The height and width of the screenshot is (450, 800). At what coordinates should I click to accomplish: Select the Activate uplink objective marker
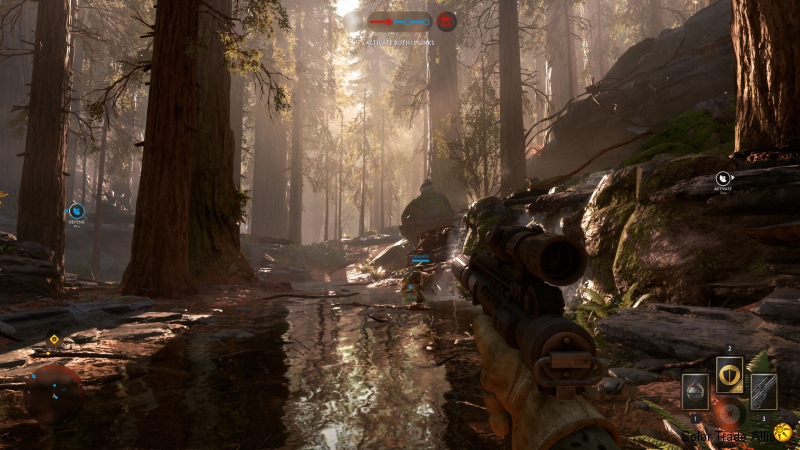click(x=723, y=180)
